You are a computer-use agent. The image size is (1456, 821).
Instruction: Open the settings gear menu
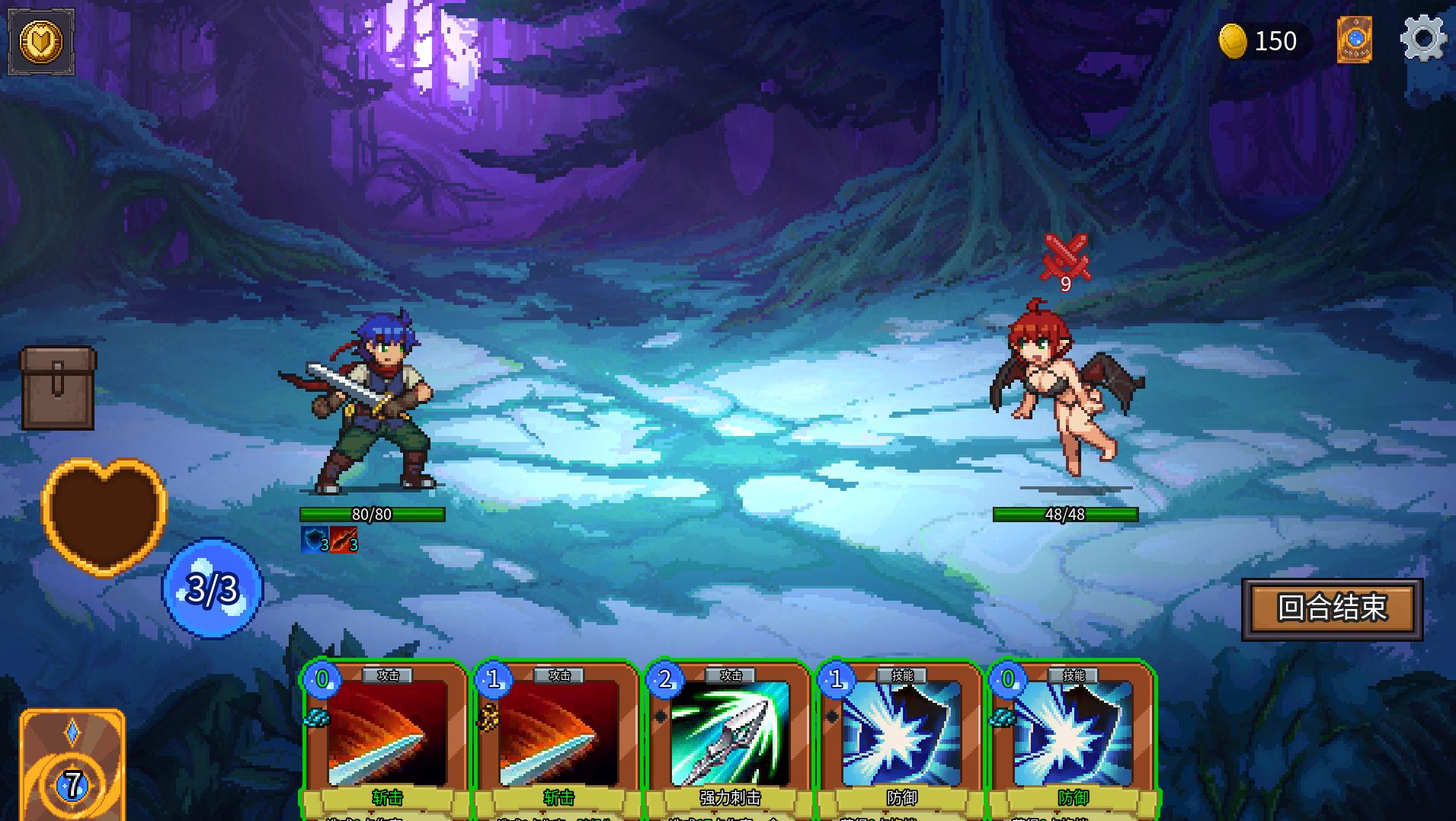click(1422, 39)
